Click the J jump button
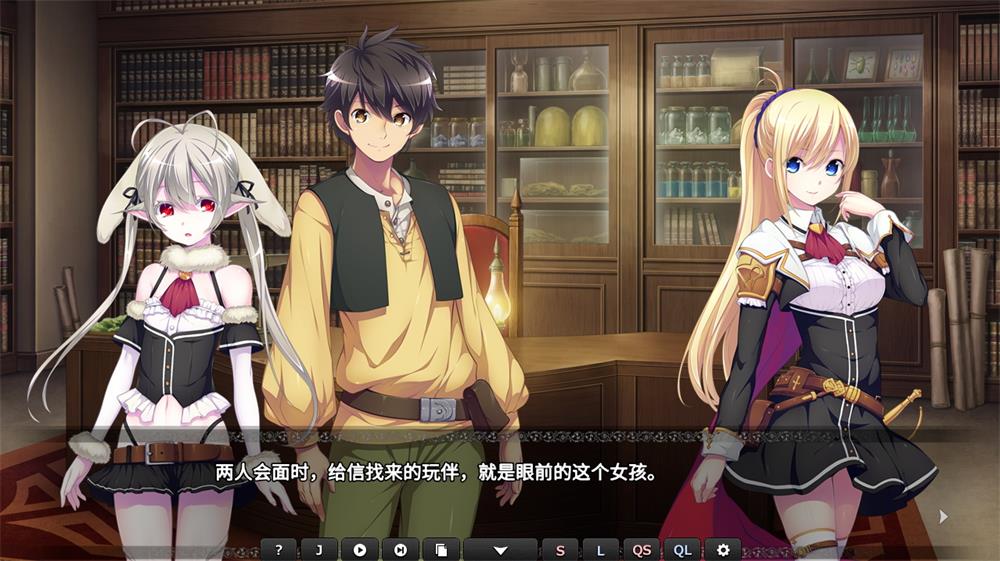The image size is (1000, 561). coord(319,549)
